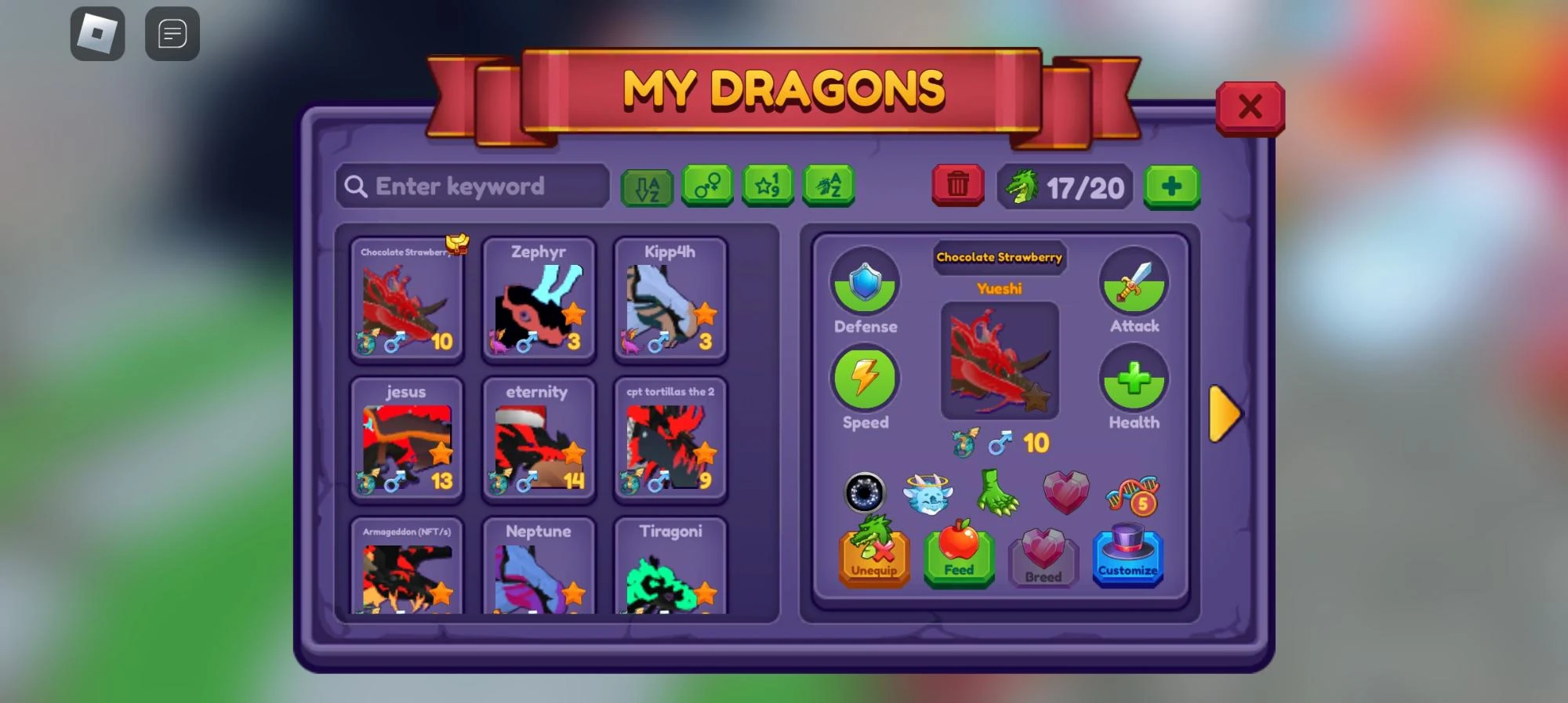The width and height of the screenshot is (1568, 703).
Task: Toggle the Speed lightning stat
Action: pyautogui.click(x=865, y=379)
